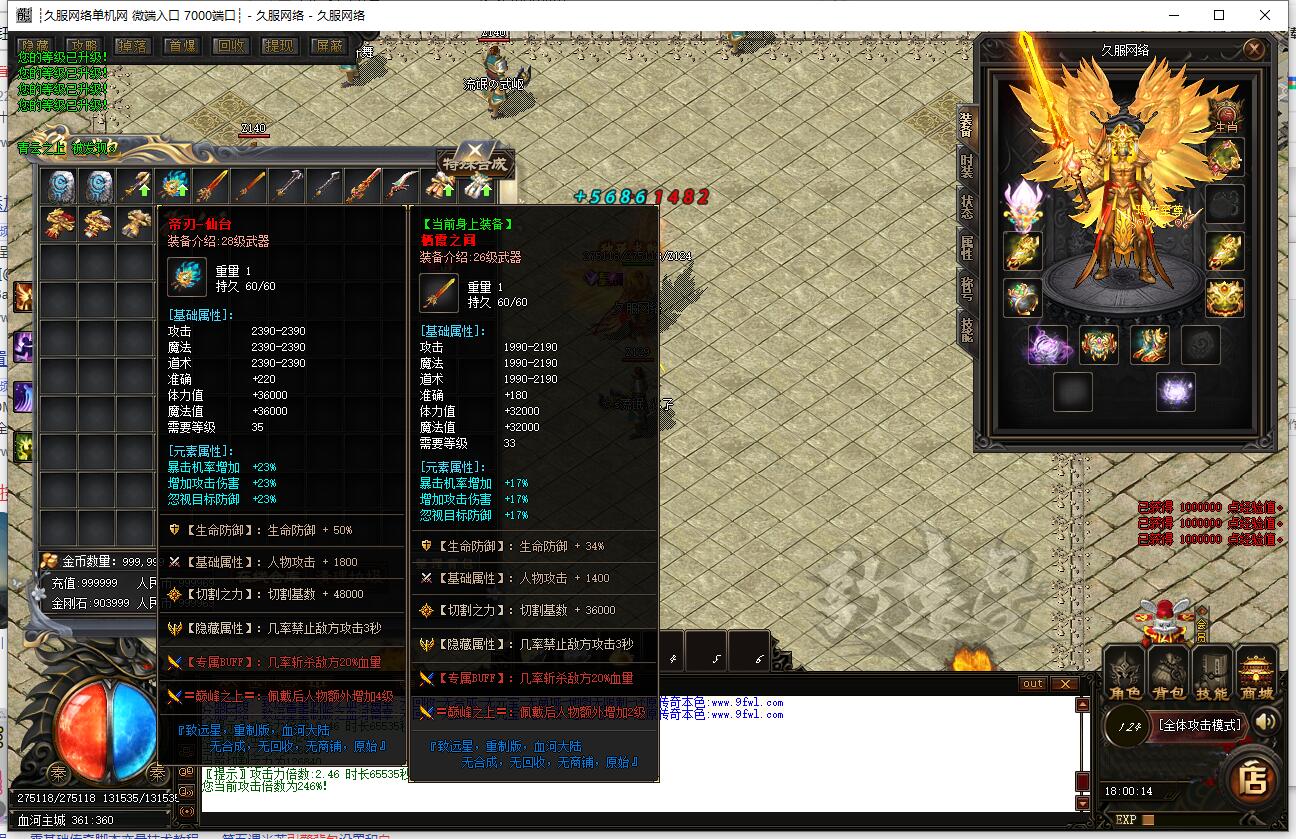Maximize the game window
Viewport: 1296px width, 839px height.
[1219, 15]
